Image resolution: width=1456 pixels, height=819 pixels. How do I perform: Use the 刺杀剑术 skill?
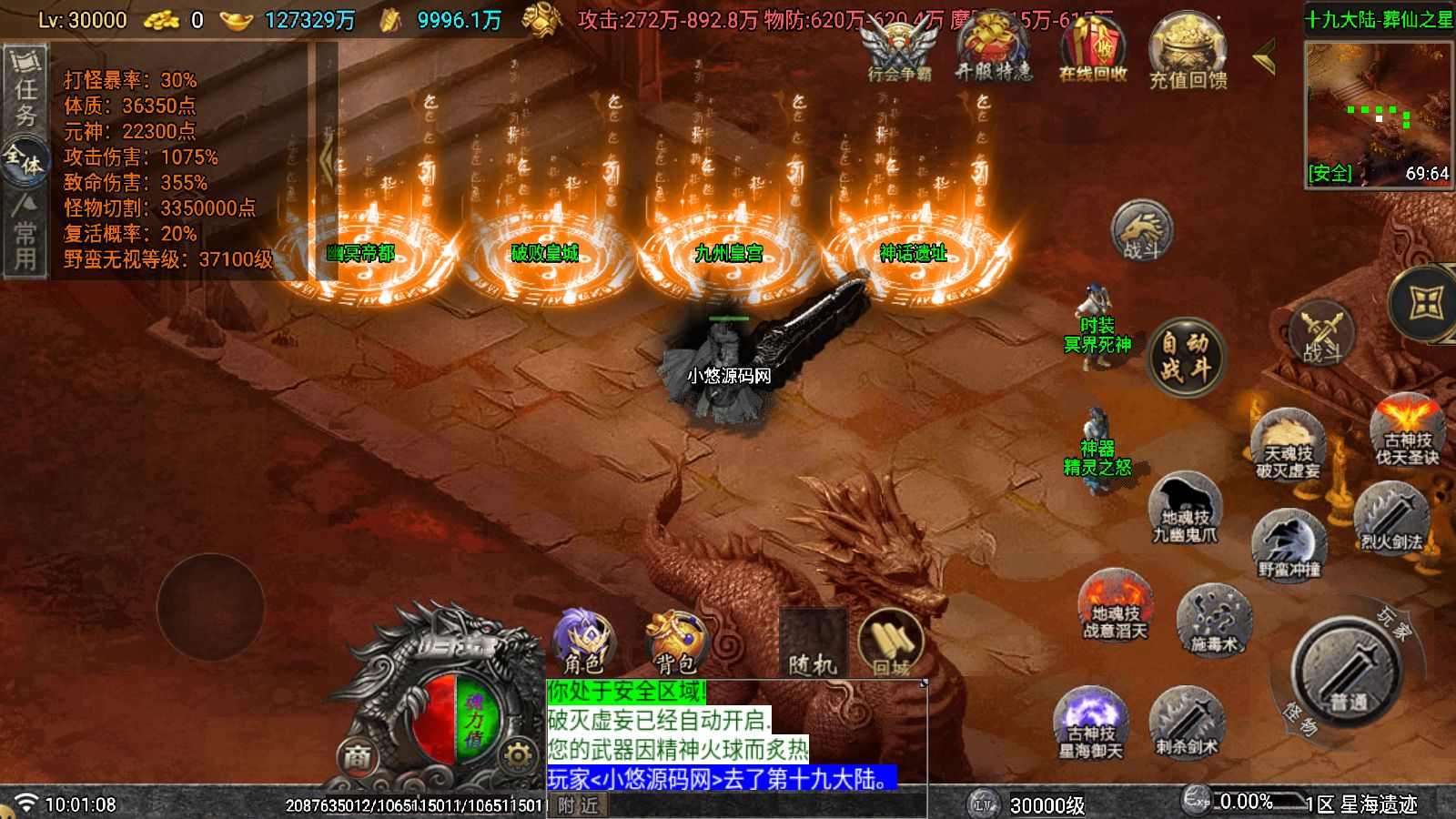click(1187, 723)
